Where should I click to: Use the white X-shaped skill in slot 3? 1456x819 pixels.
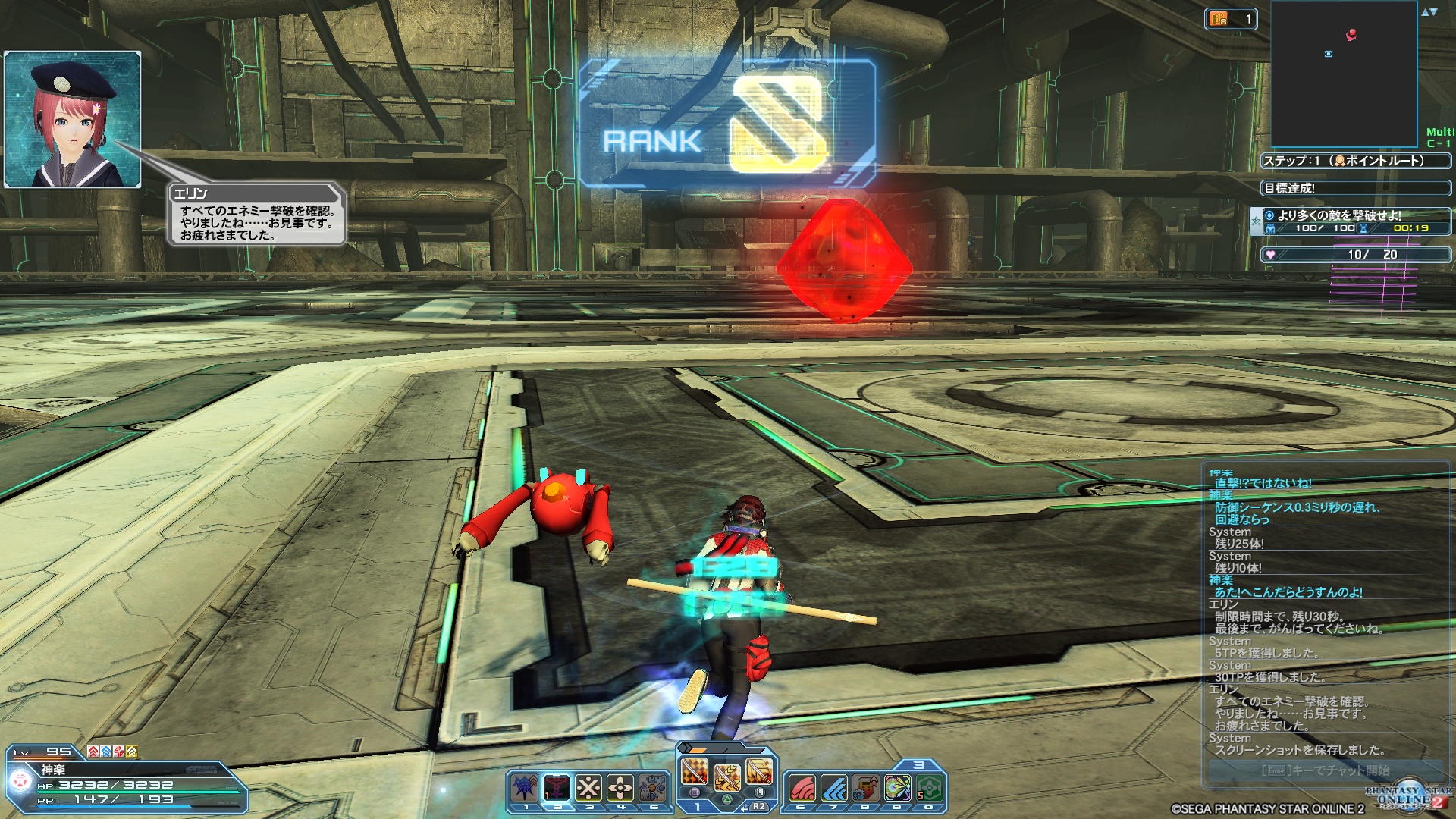pos(588,789)
